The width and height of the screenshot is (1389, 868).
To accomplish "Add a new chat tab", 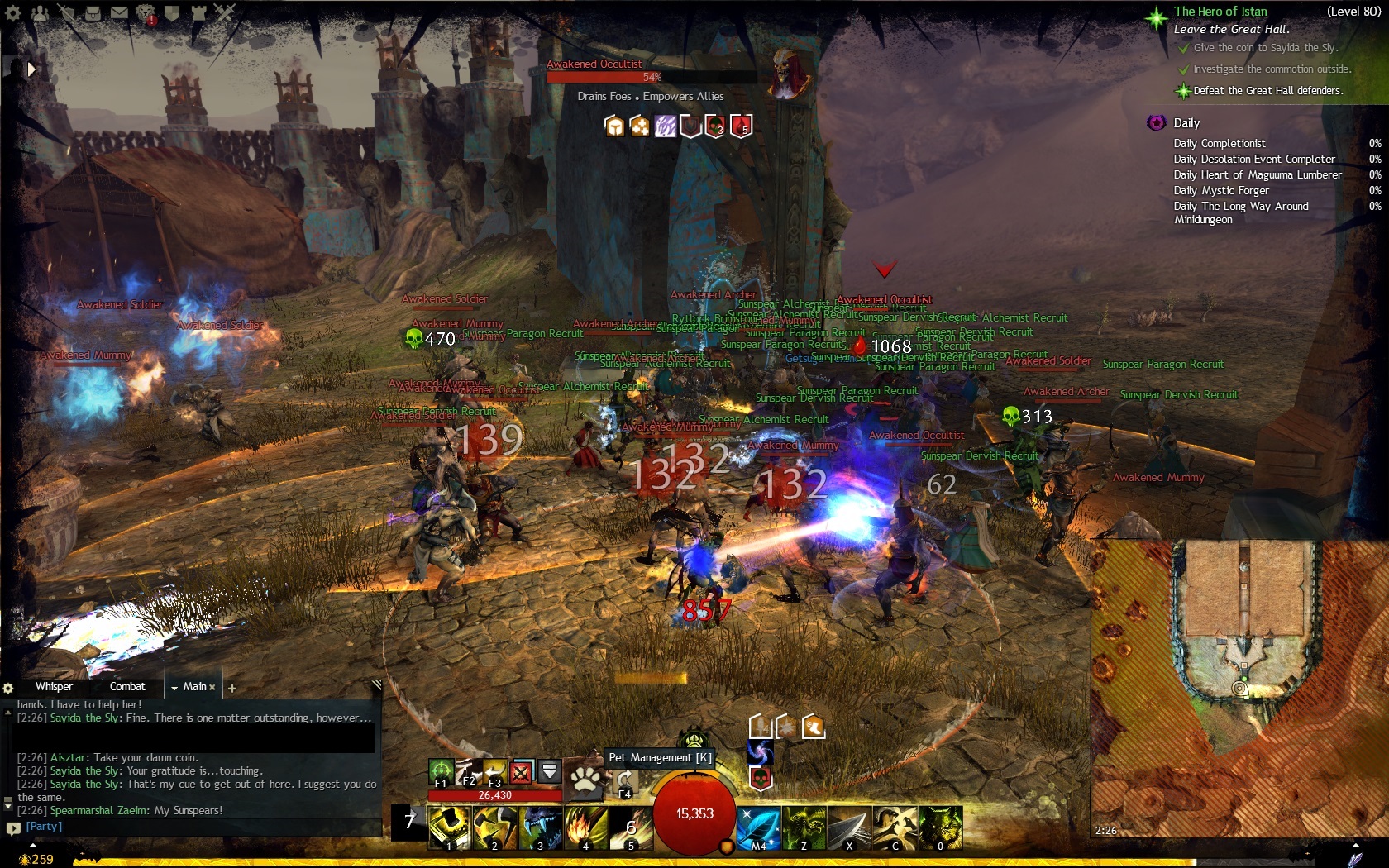I will point(232,688).
